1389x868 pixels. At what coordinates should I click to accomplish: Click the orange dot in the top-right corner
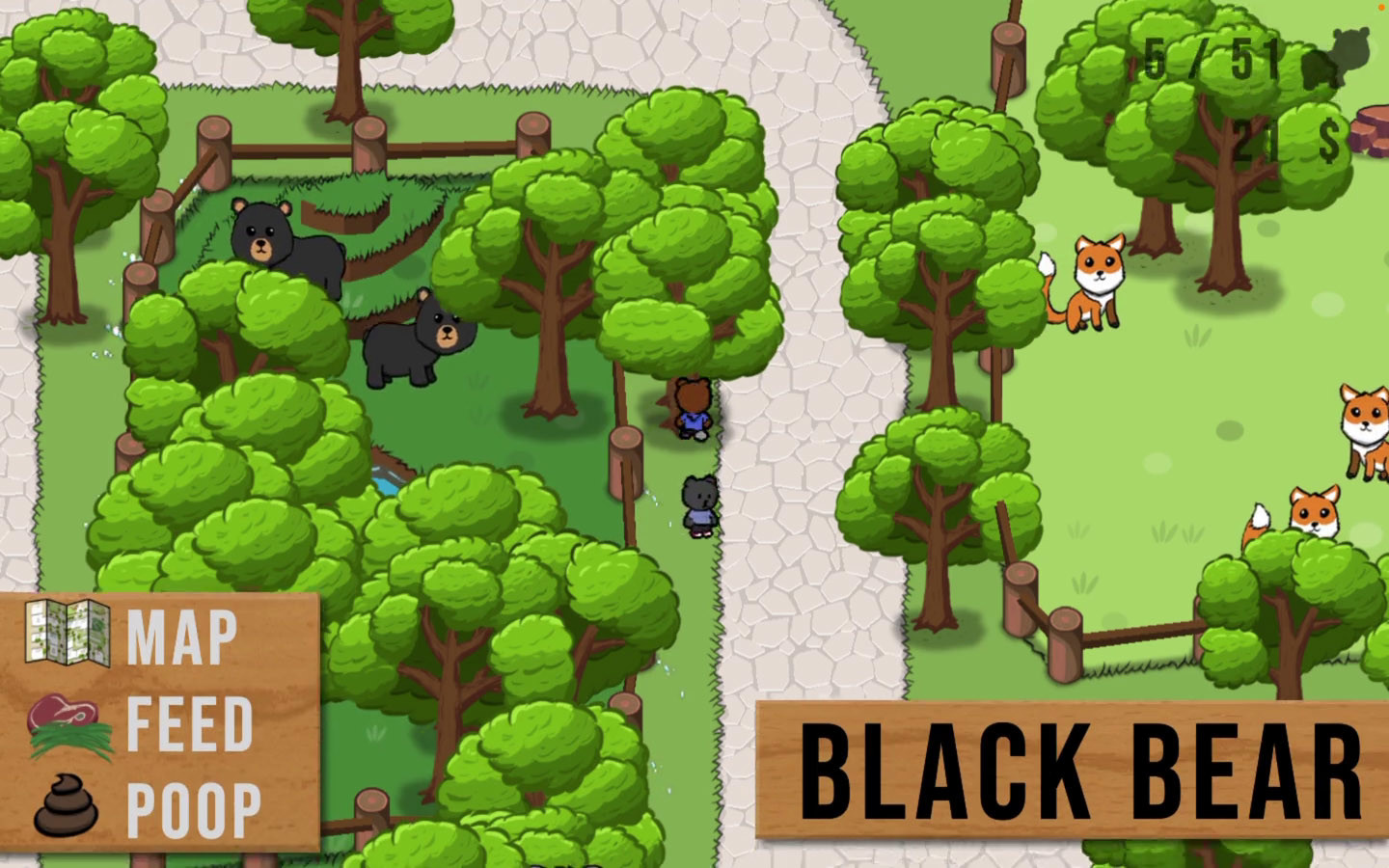coord(1382,7)
